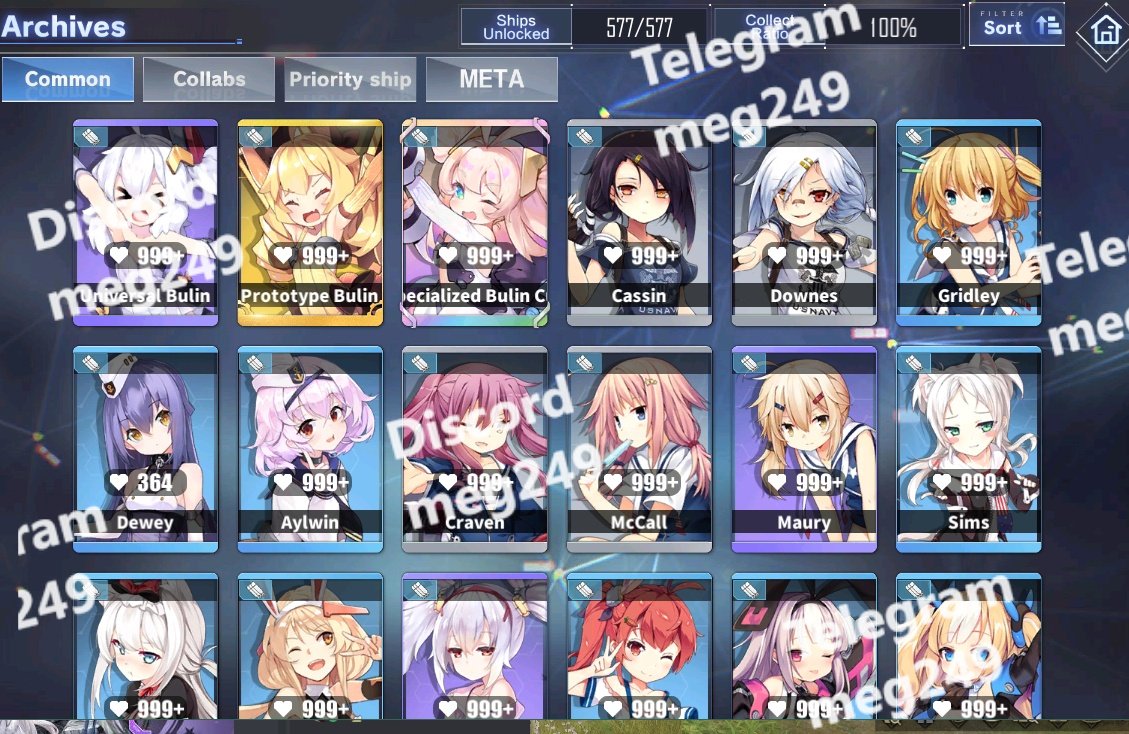Screen dimensions: 1129x734
Task: Switch to the Common tab
Action: click(68, 79)
